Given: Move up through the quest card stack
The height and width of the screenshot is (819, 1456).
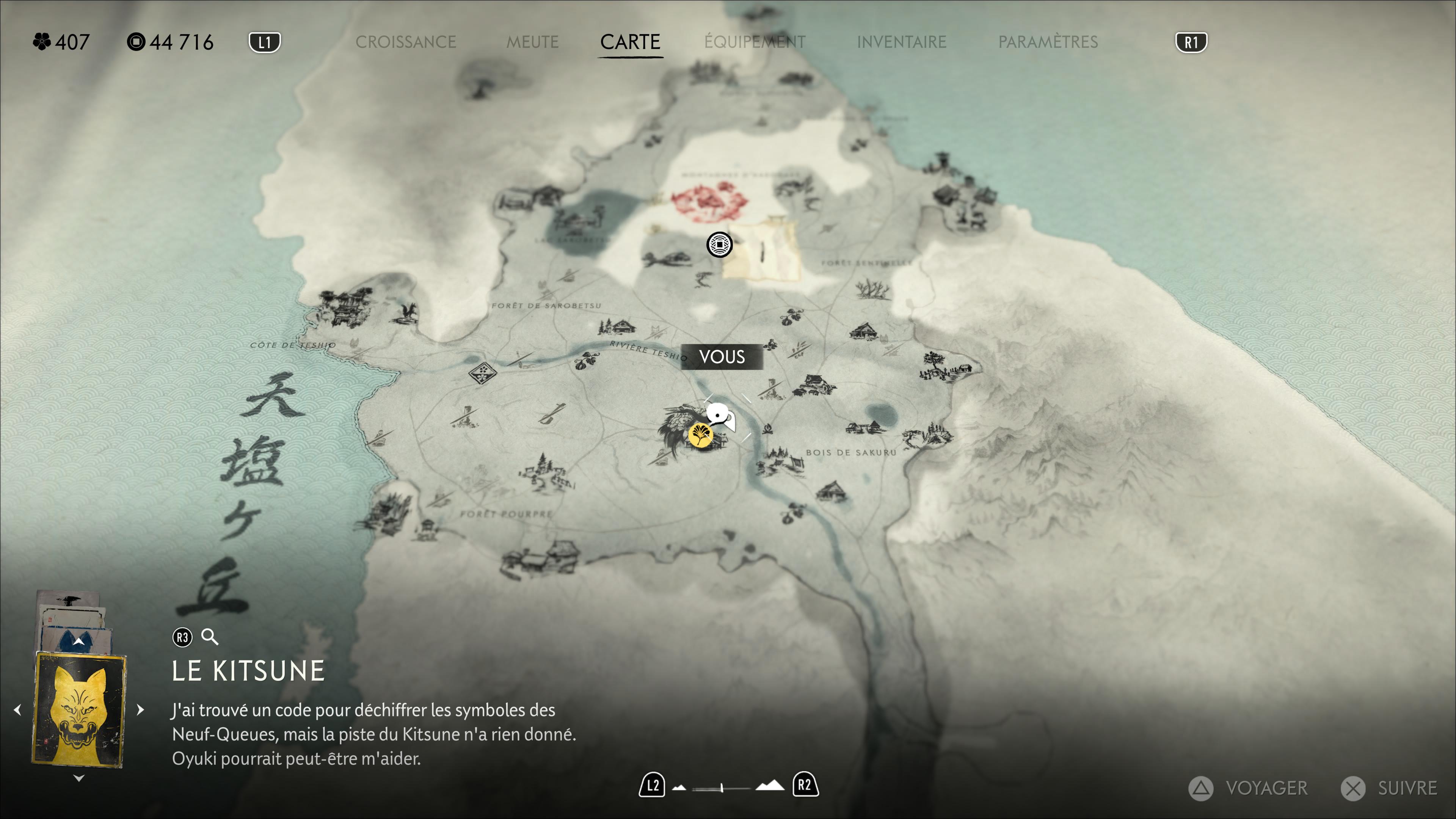Looking at the screenshot, I should 78,641.
